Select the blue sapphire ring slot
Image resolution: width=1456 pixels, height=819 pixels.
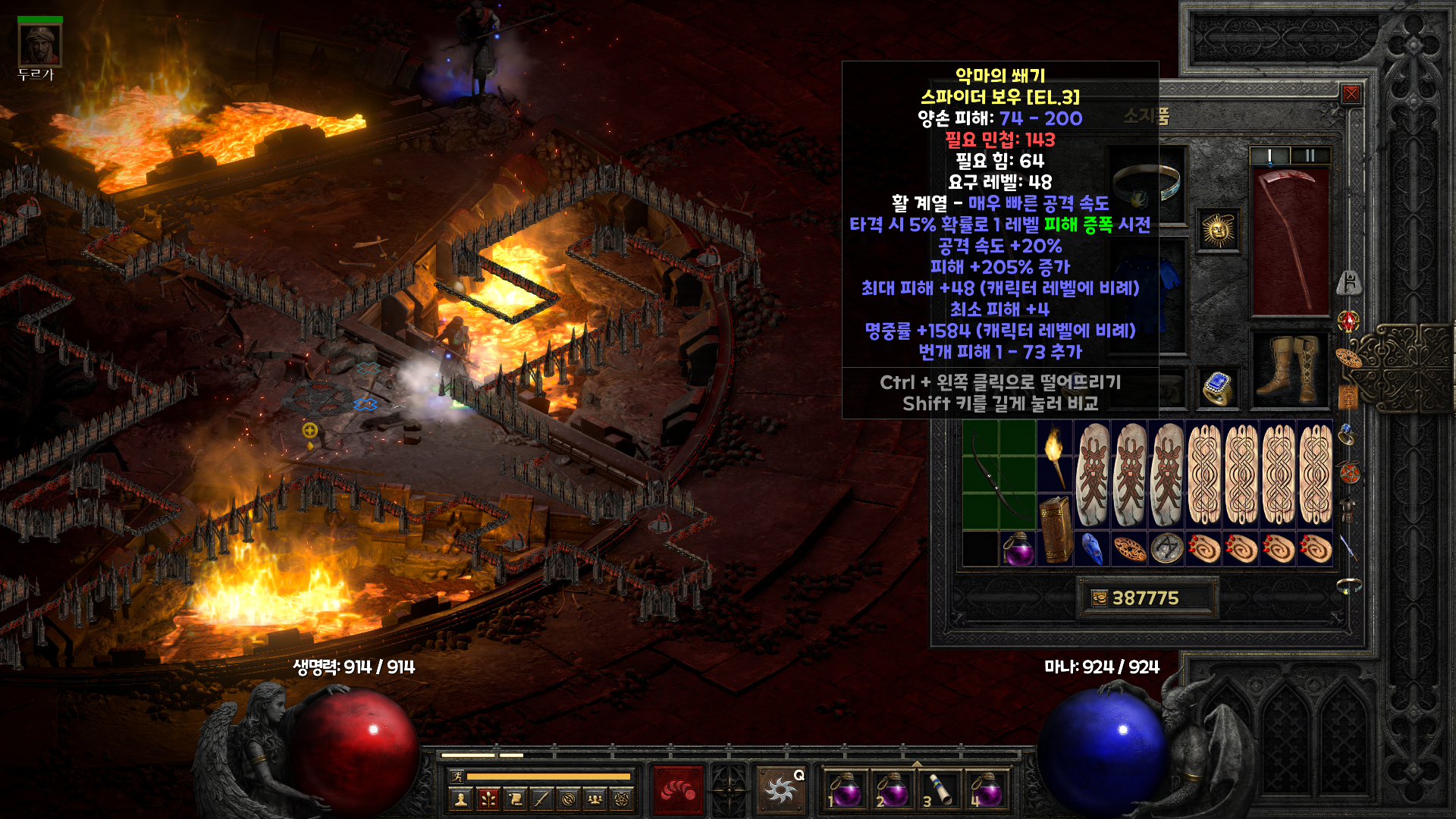point(1218,388)
